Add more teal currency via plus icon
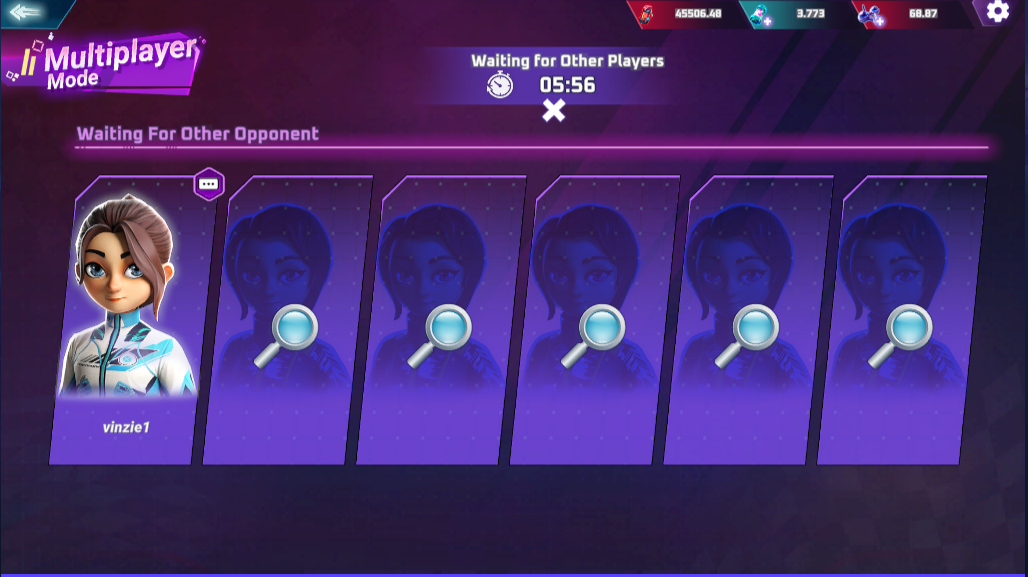The image size is (1028, 577). coord(767,19)
